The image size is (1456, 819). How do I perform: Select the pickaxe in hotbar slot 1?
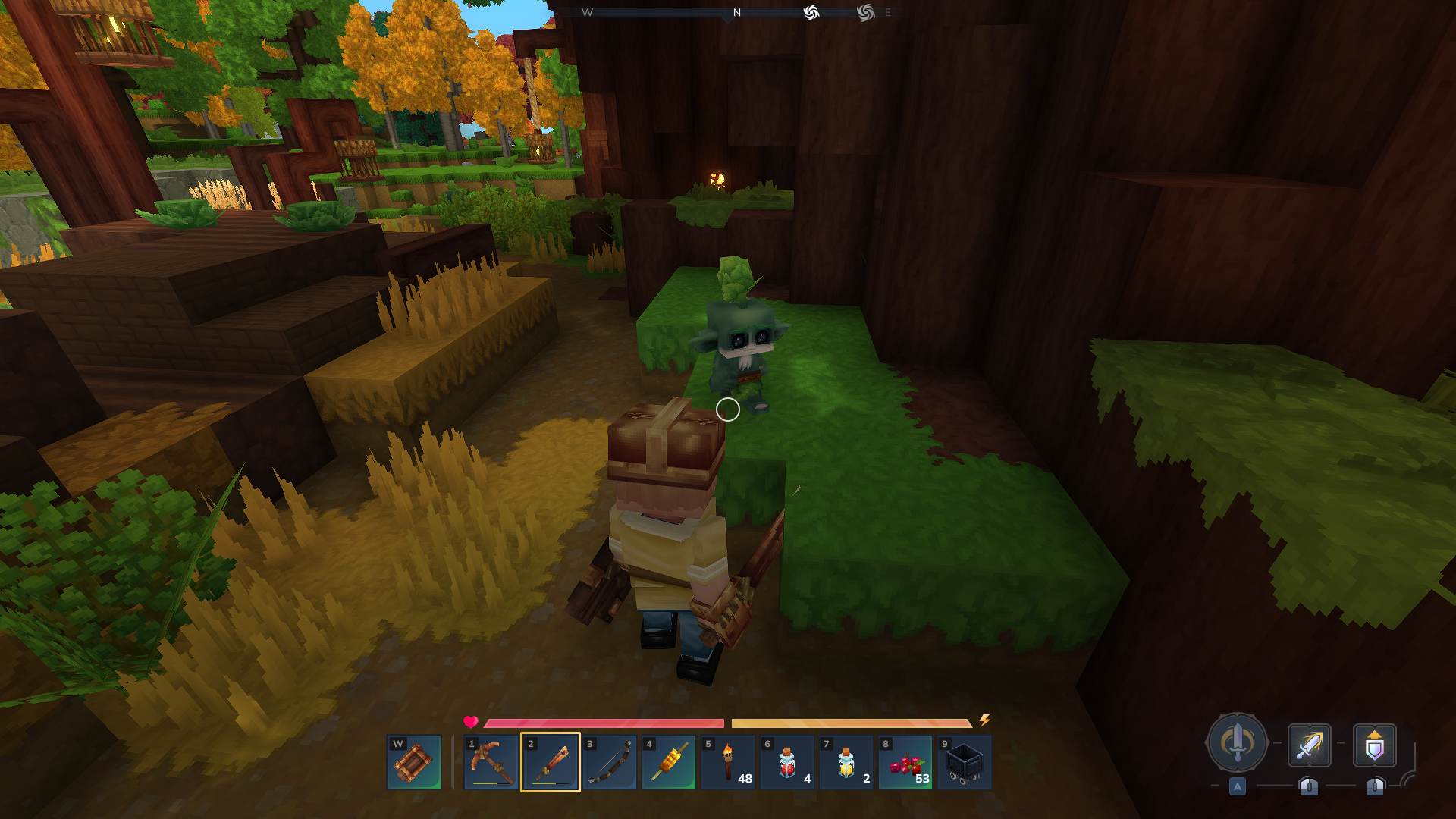click(491, 761)
